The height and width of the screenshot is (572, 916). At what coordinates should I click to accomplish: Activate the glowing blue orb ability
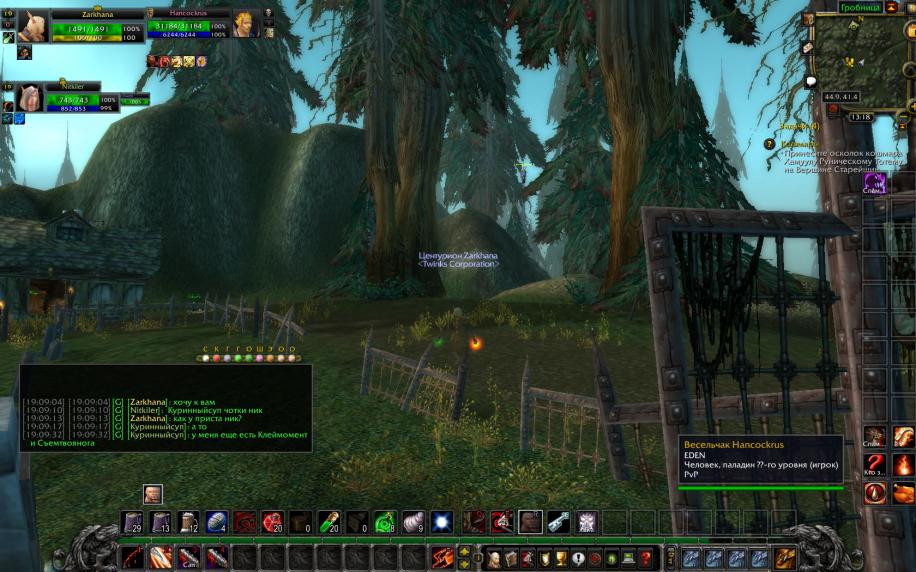[442, 521]
